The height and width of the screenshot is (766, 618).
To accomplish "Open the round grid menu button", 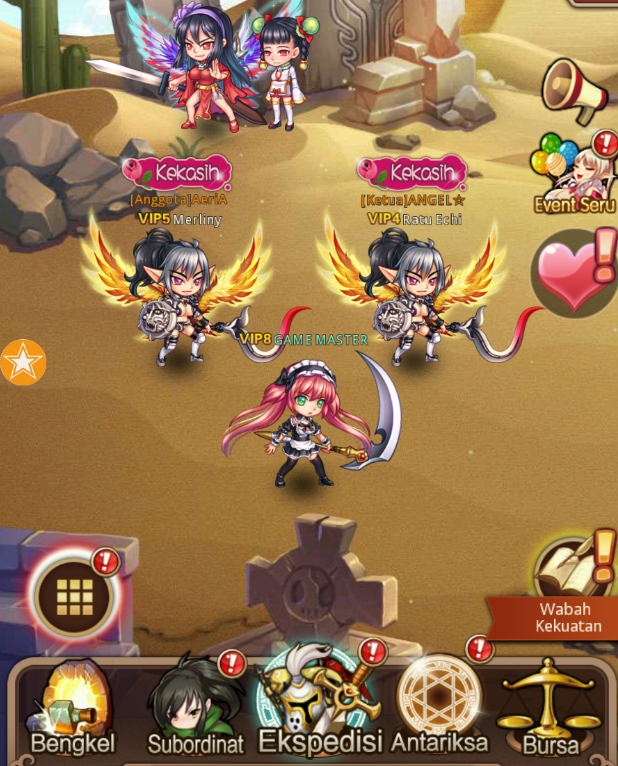I will pyautogui.click(x=75, y=597).
